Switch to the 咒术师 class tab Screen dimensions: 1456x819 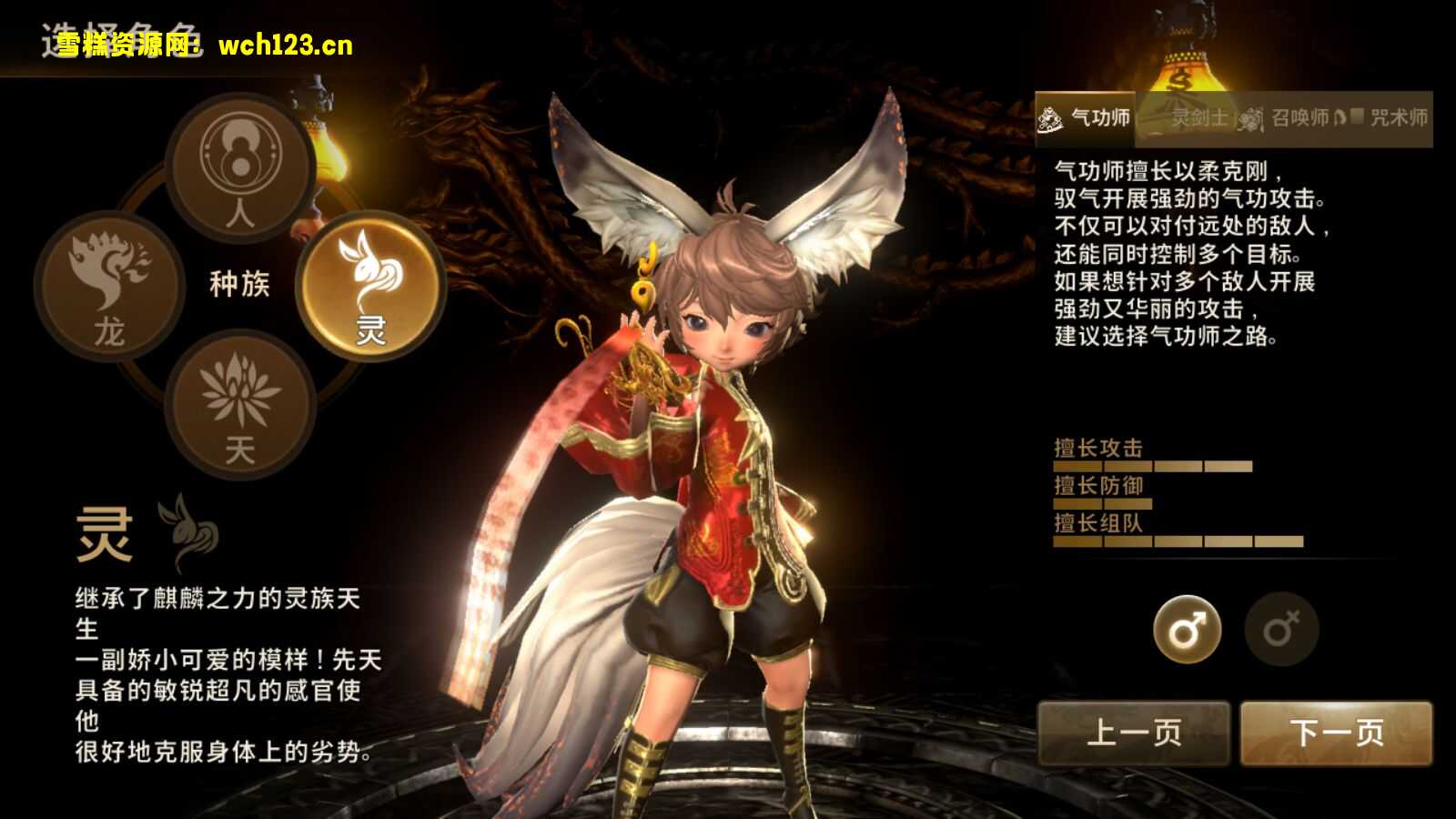(1401, 116)
